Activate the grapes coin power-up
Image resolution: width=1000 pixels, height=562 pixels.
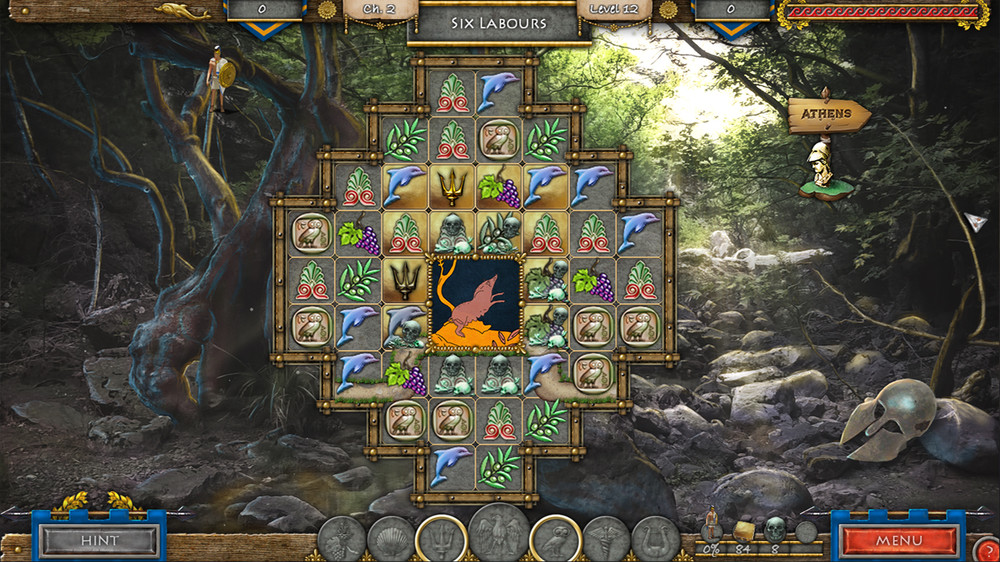point(341,541)
